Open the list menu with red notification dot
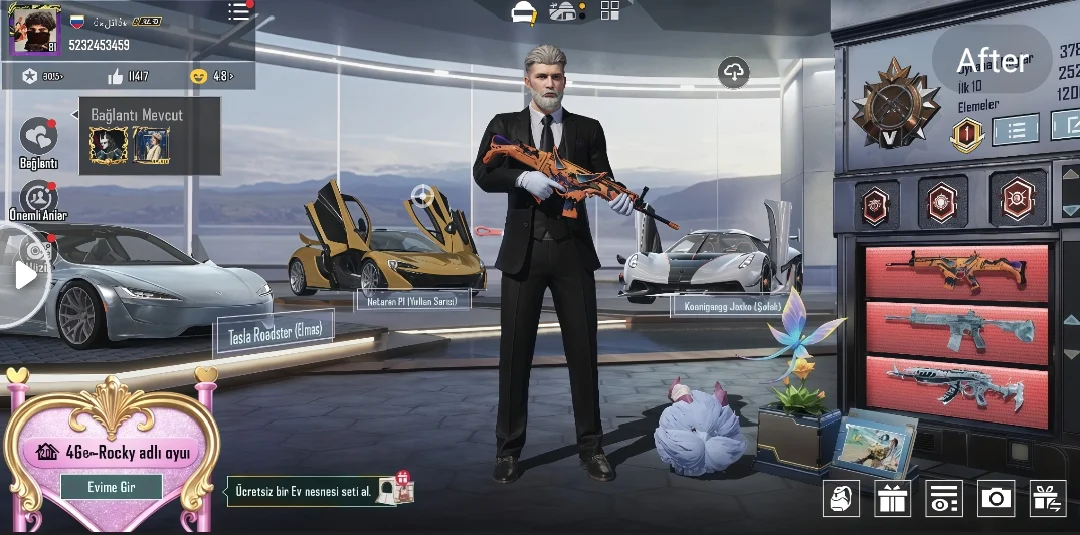 239,12
